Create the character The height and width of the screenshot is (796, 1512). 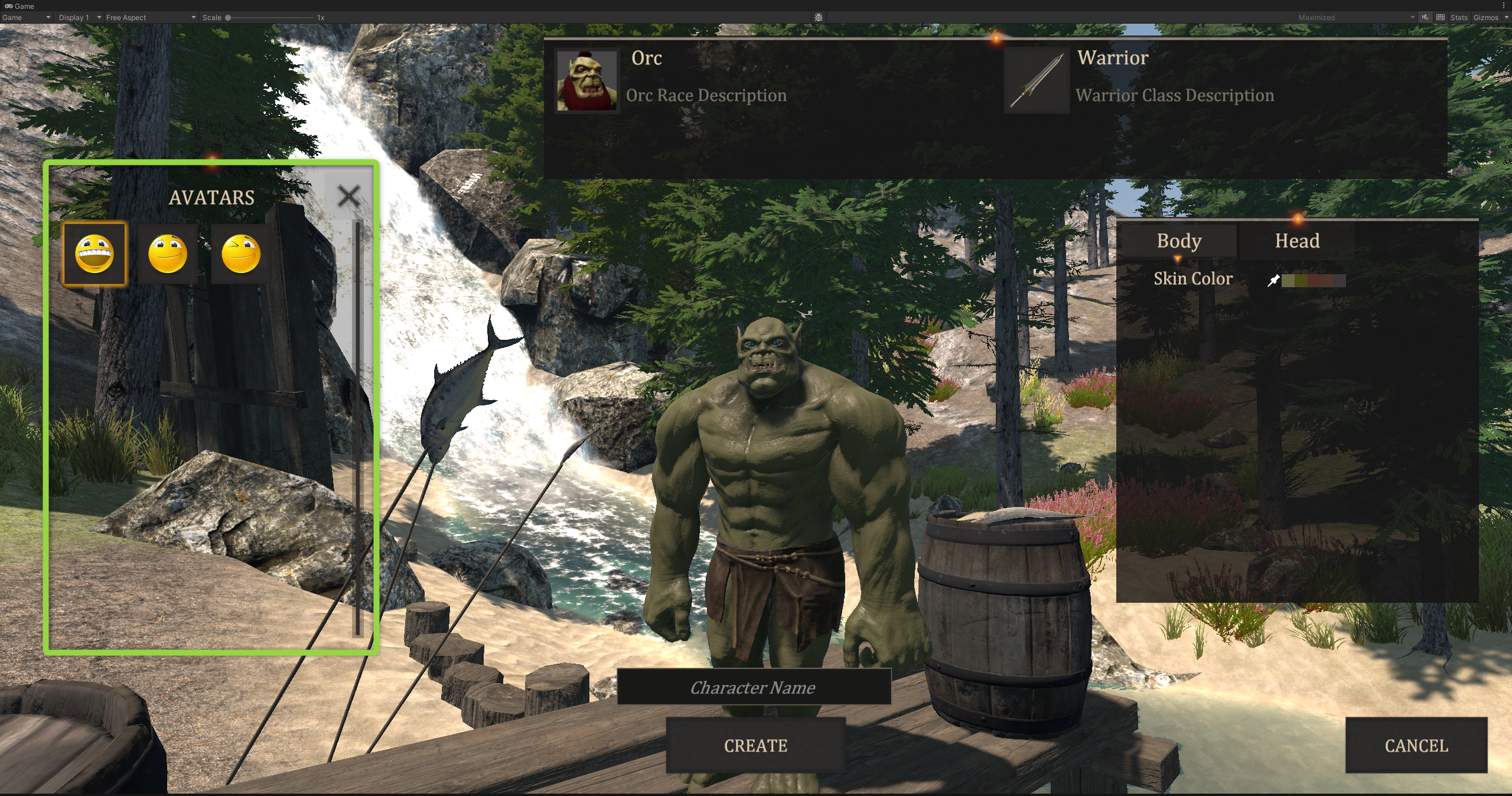(755, 746)
